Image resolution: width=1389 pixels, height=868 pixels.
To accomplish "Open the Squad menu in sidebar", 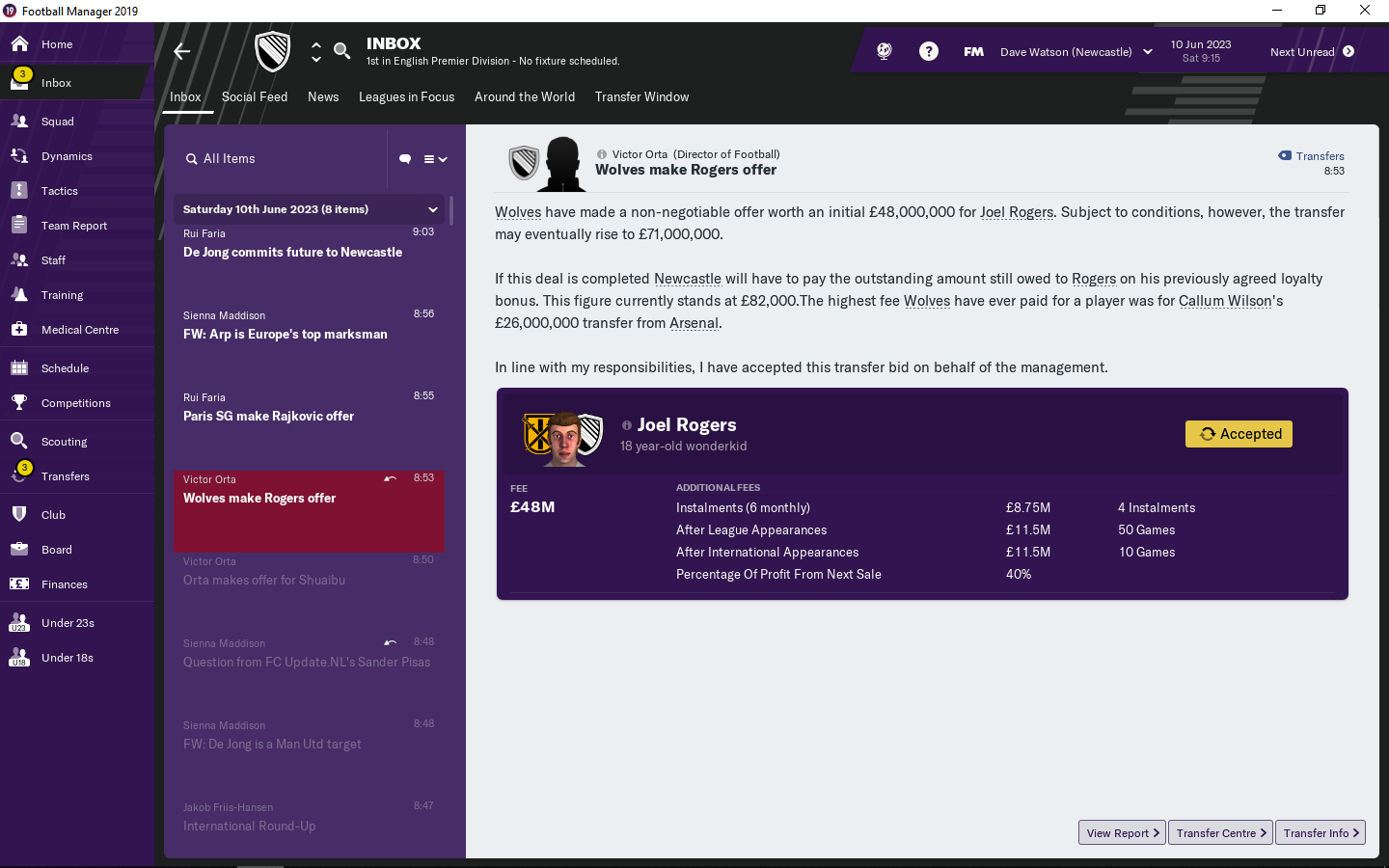I will pyautogui.click(x=57, y=122).
